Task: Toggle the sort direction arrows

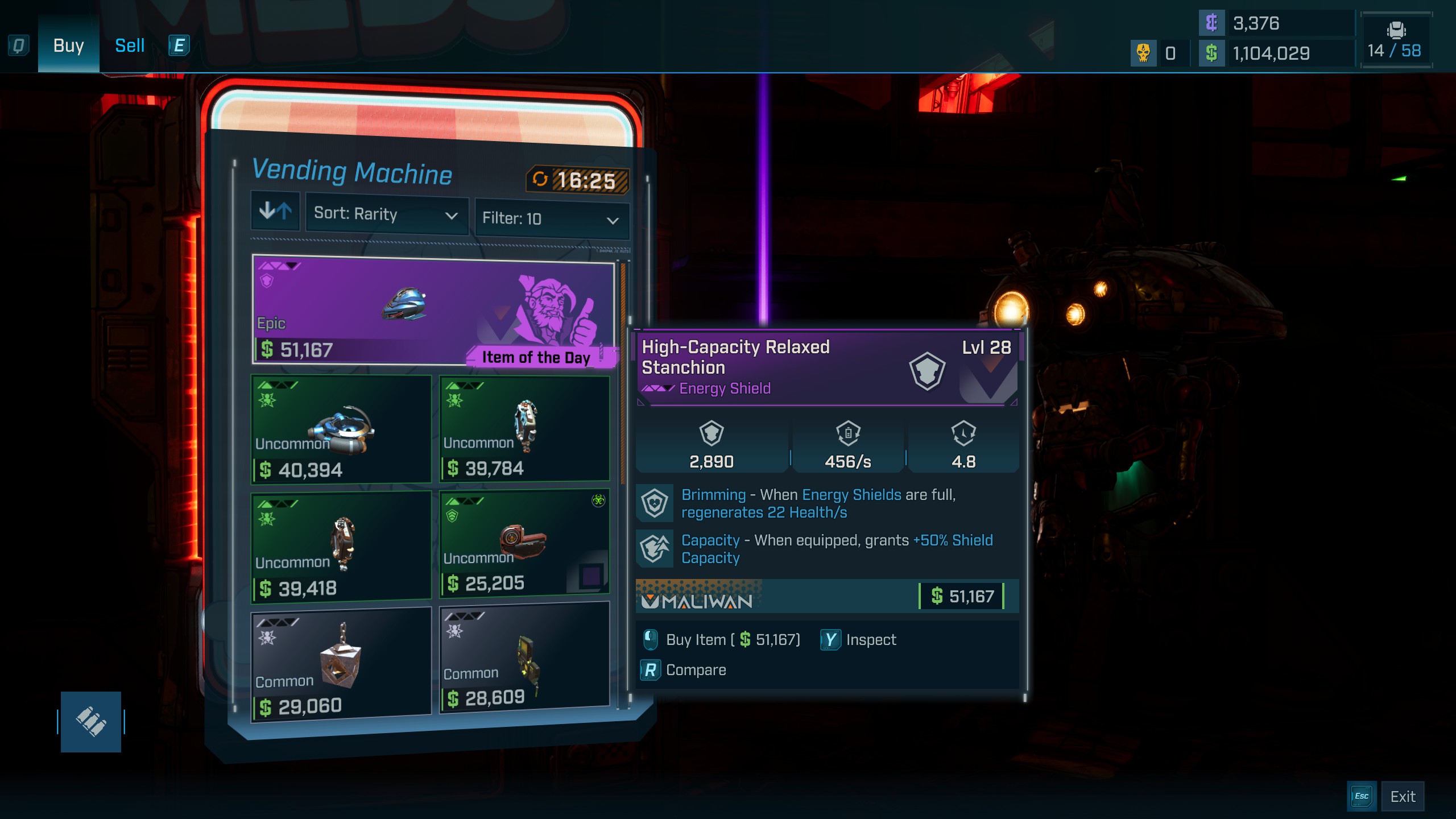Action: click(x=275, y=212)
